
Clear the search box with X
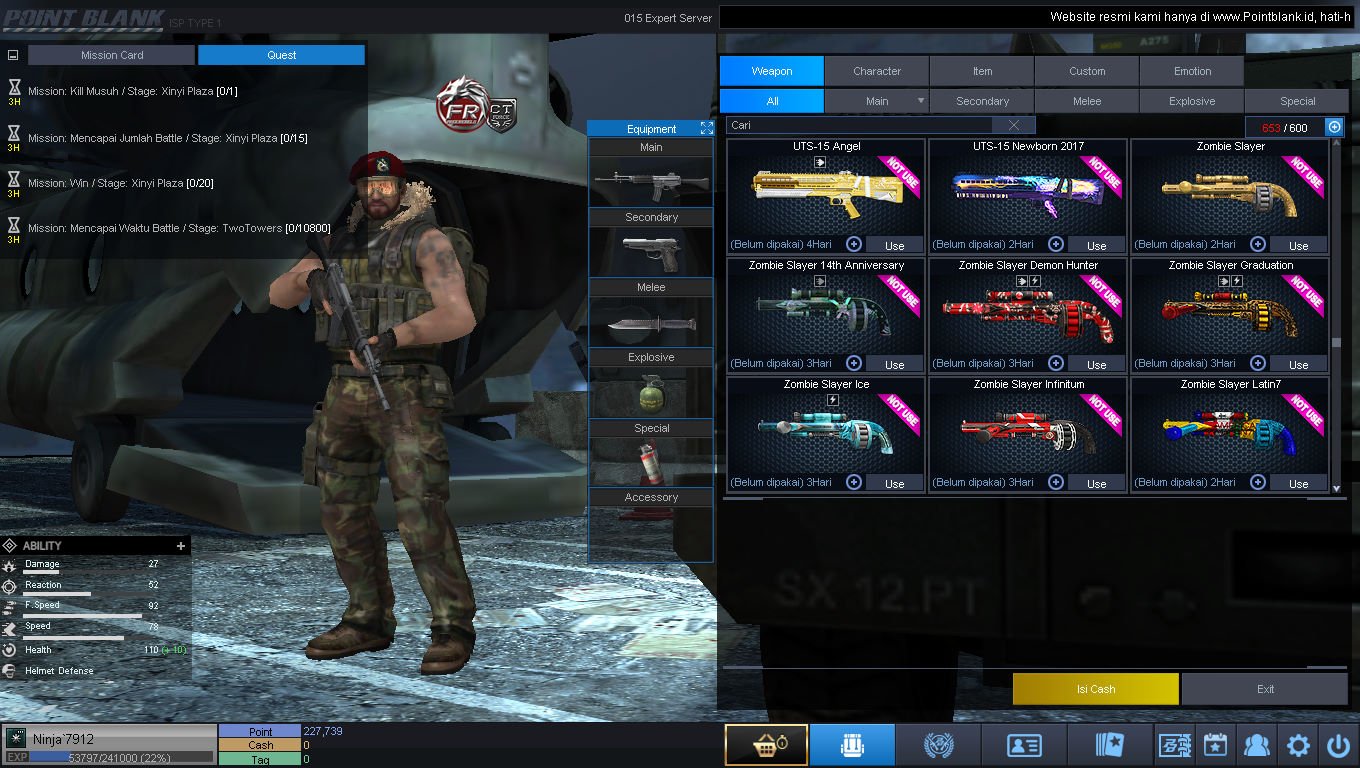point(1014,125)
